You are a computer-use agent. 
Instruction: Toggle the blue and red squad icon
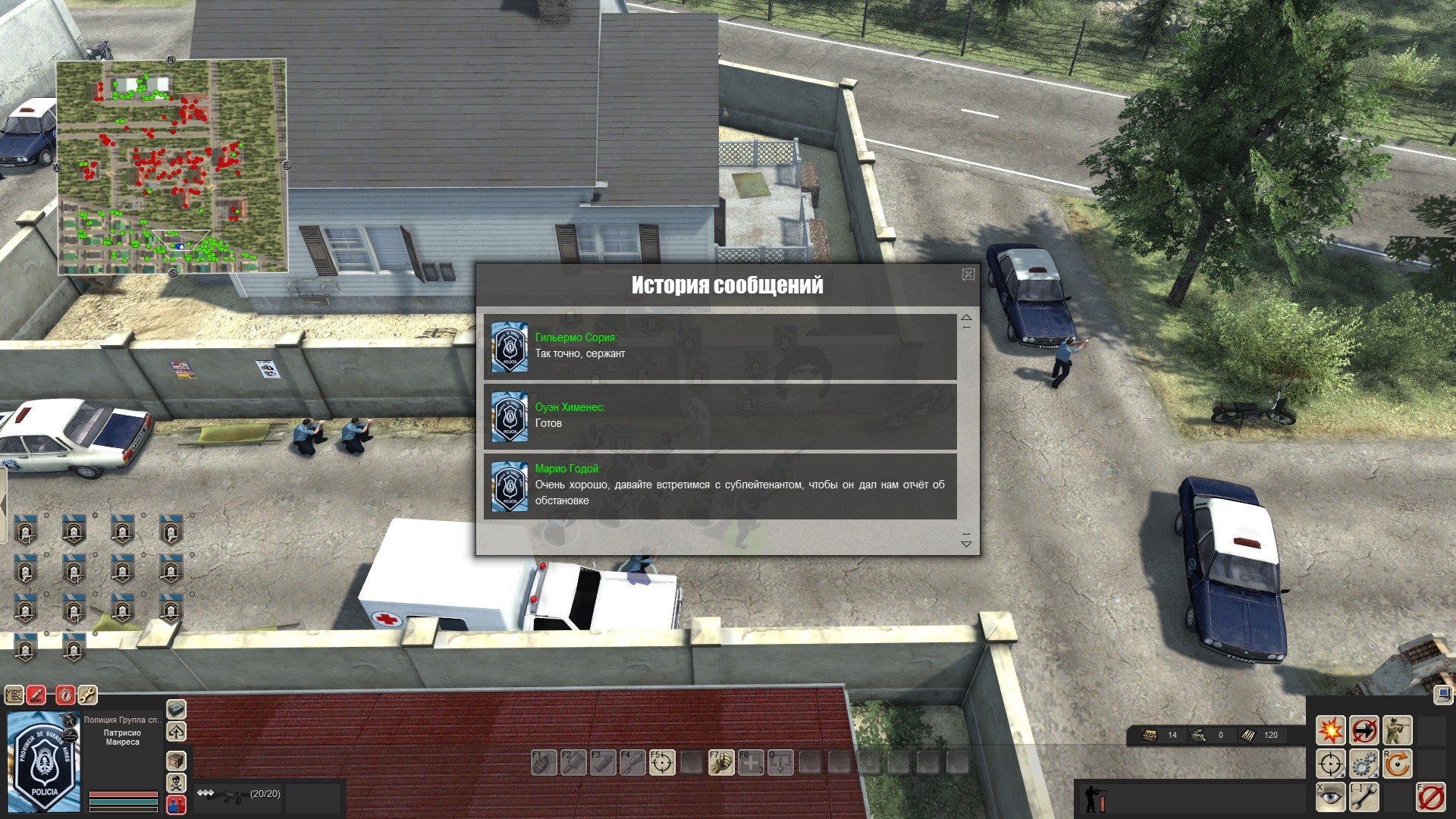pos(176,804)
